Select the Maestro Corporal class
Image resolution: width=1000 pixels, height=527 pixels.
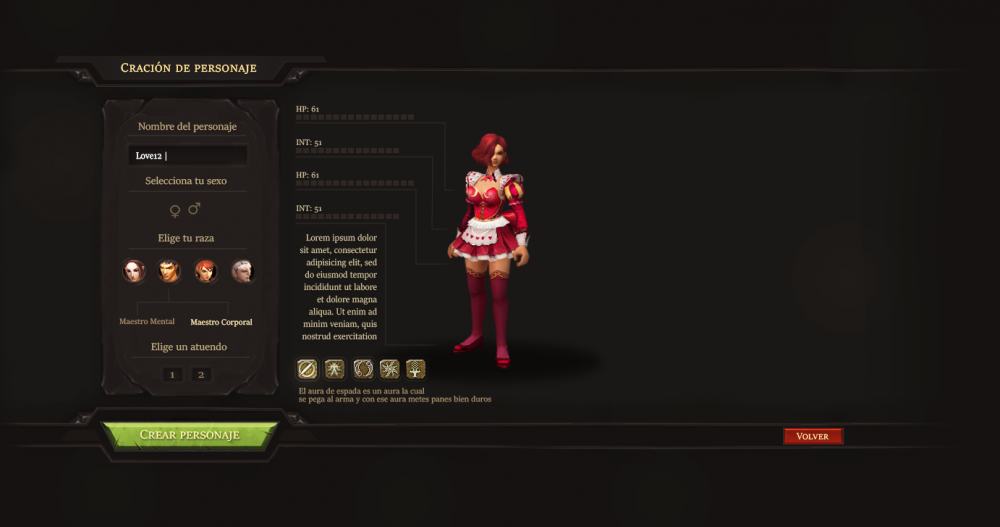pyautogui.click(x=221, y=322)
